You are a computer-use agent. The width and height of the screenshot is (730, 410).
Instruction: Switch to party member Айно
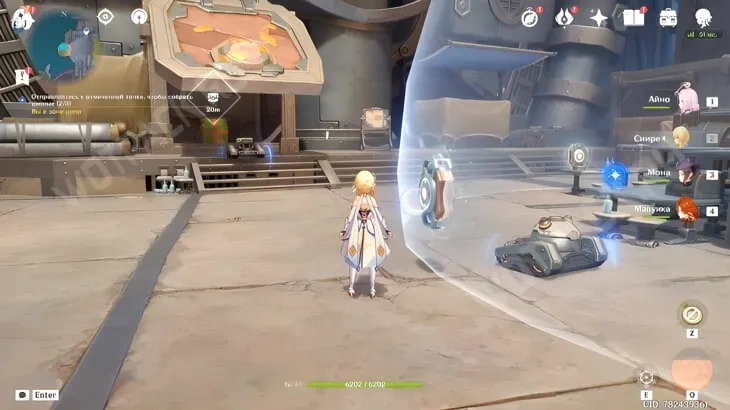click(x=686, y=101)
